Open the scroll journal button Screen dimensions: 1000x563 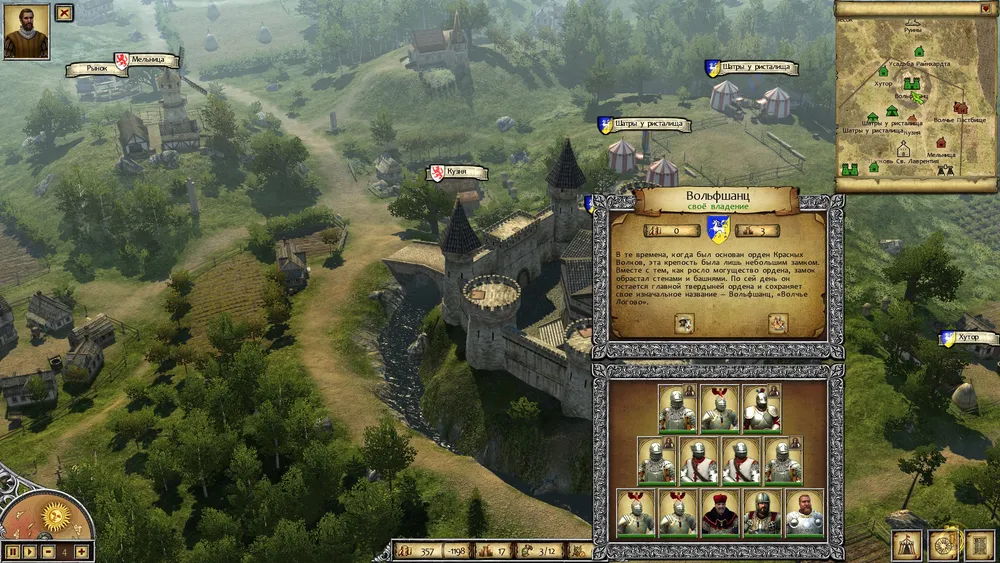point(977,544)
